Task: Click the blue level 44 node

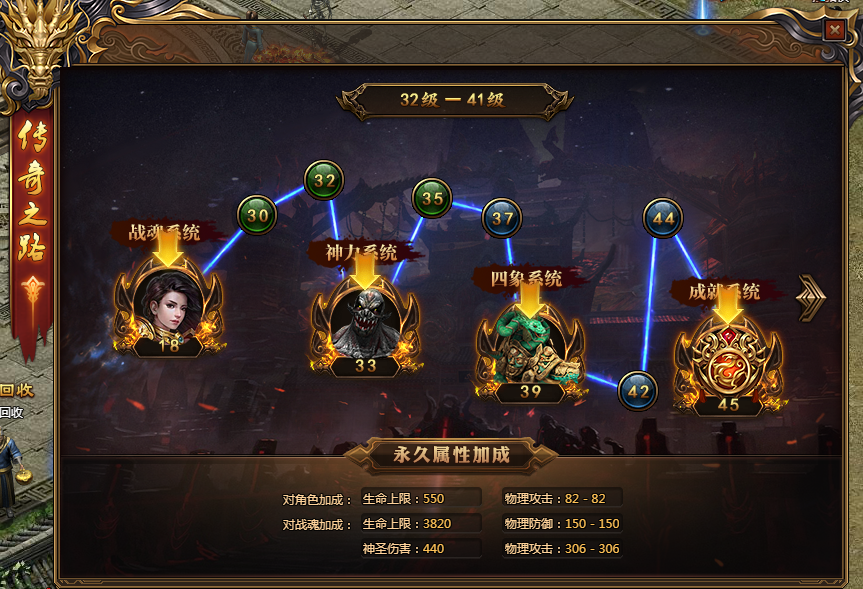Action: 663,217
